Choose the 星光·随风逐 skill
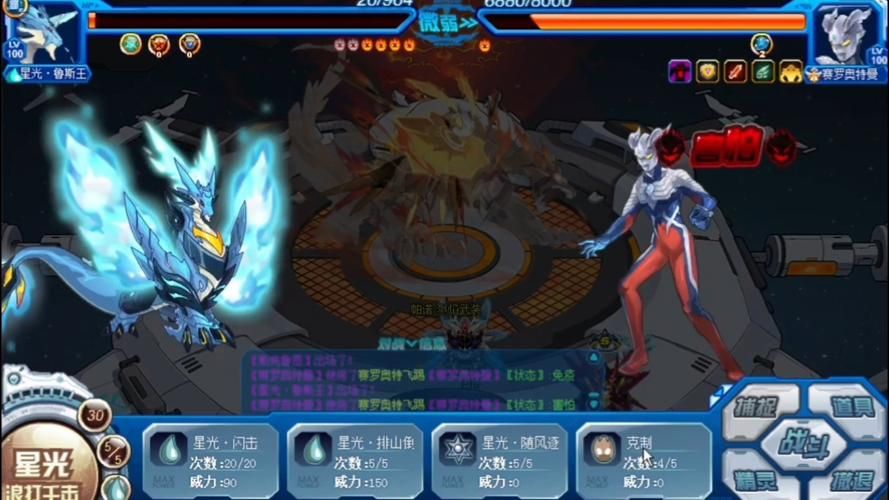 [497, 457]
